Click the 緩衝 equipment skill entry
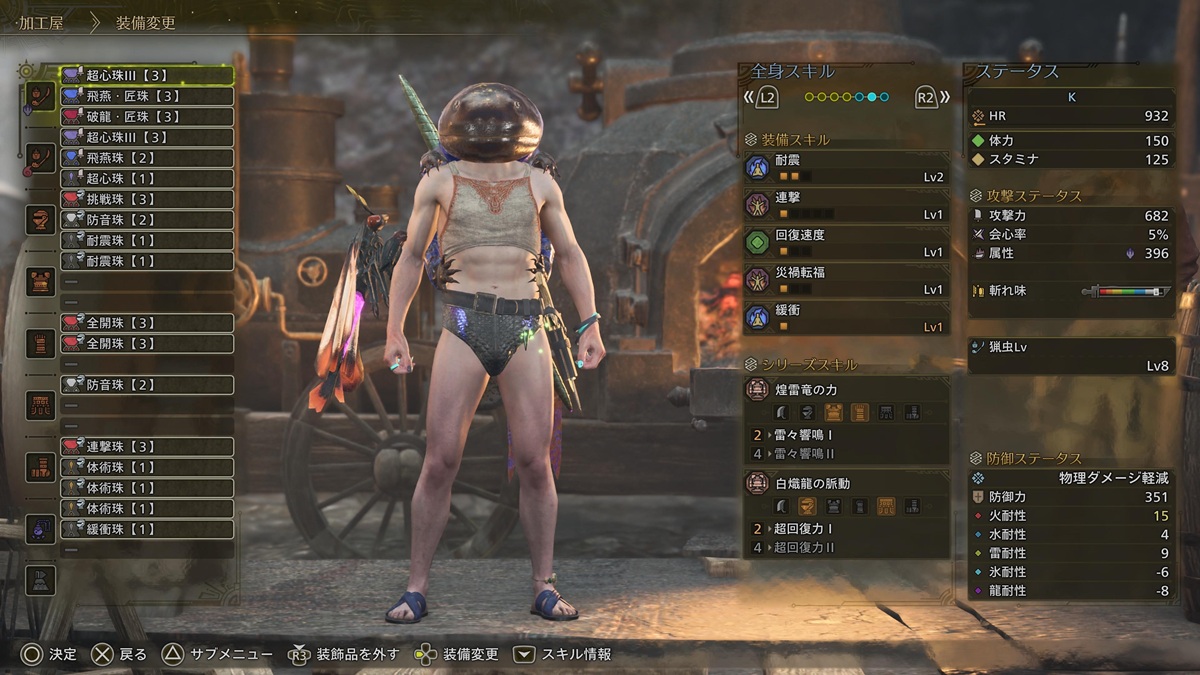This screenshot has width=1200, height=675. point(846,317)
